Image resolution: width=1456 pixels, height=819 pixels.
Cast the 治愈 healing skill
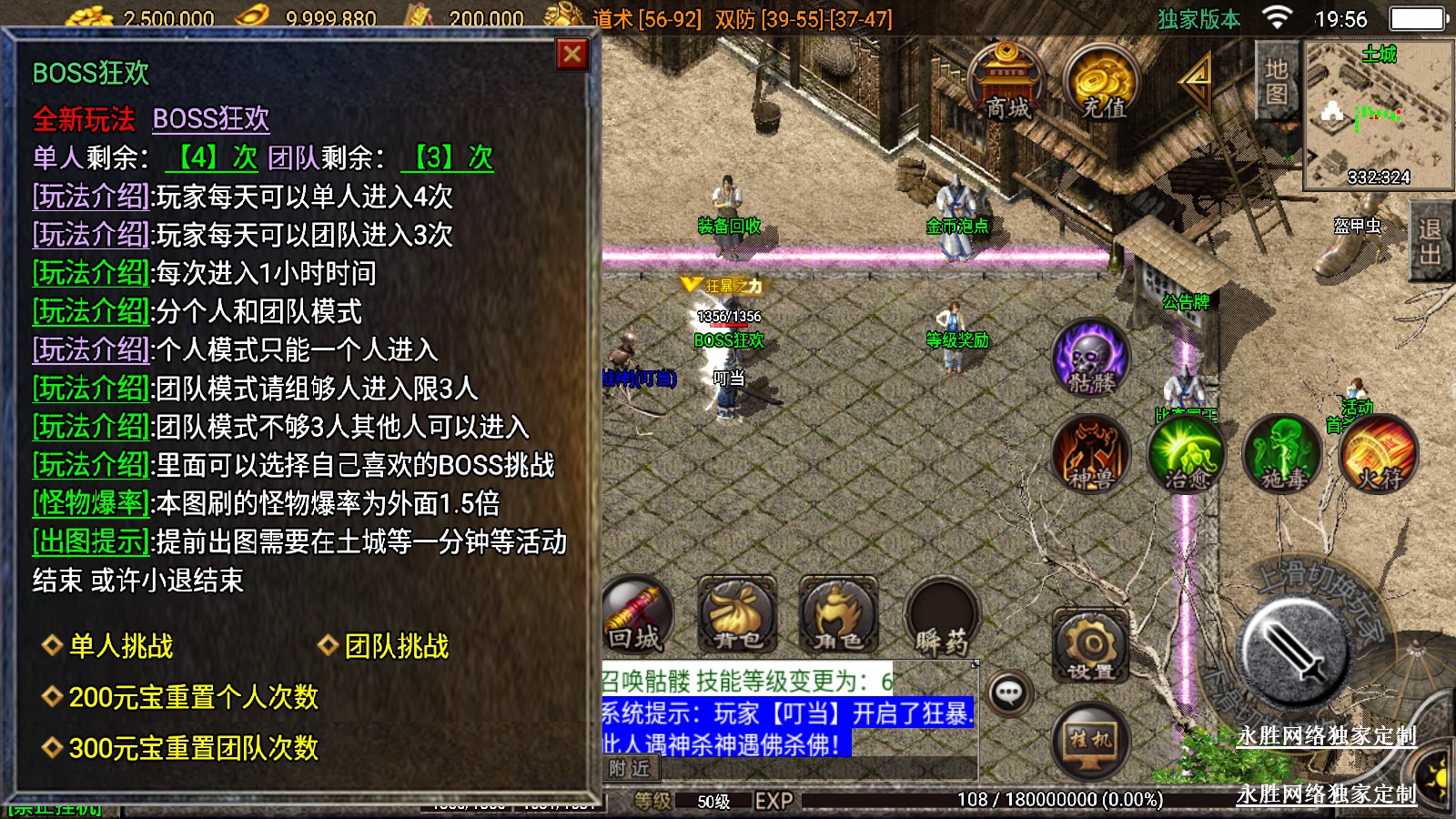pyautogui.click(x=1187, y=453)
